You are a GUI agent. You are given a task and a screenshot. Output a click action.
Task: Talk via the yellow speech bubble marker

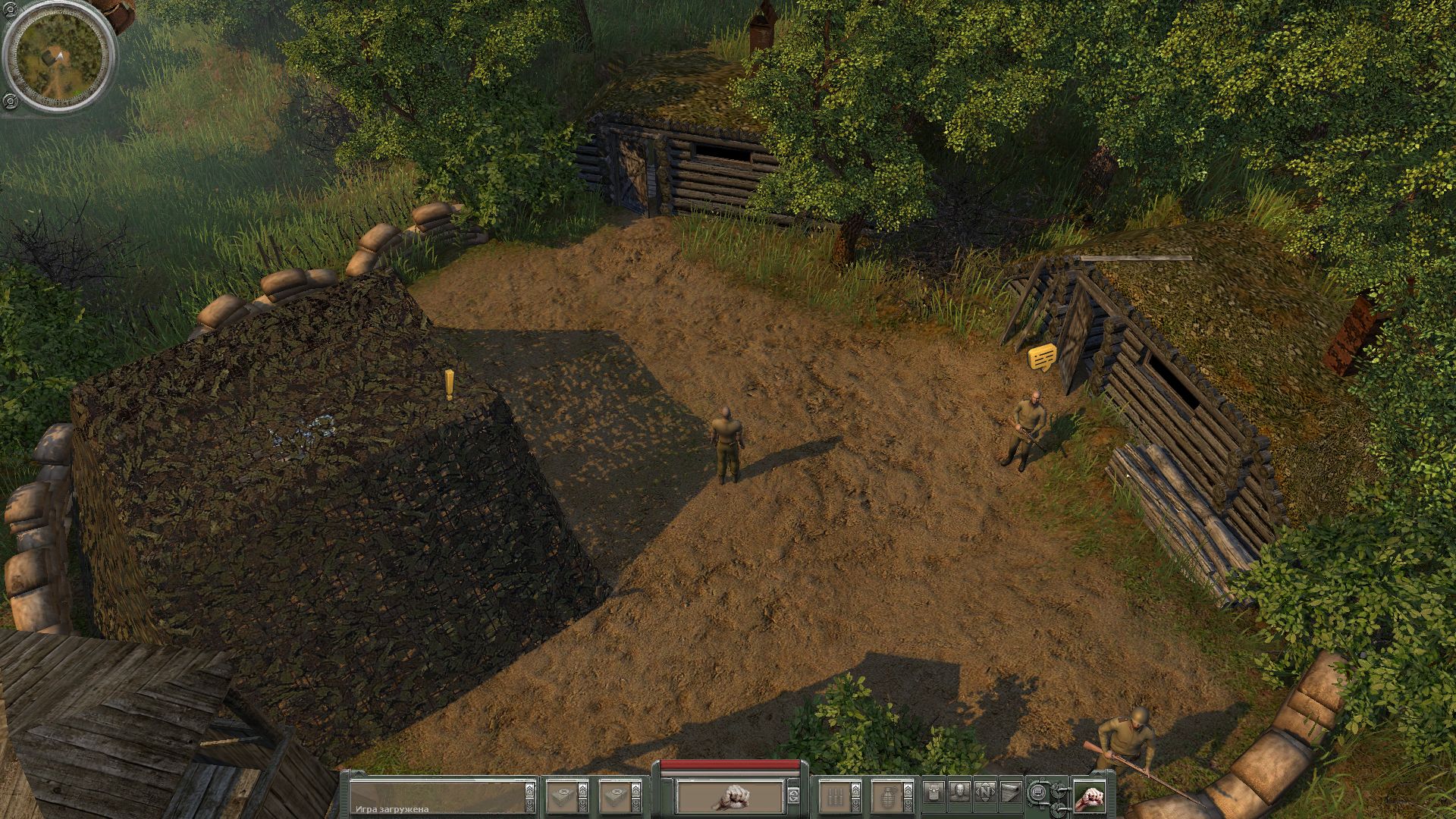pyautogui.click(x=1042, y=357)
